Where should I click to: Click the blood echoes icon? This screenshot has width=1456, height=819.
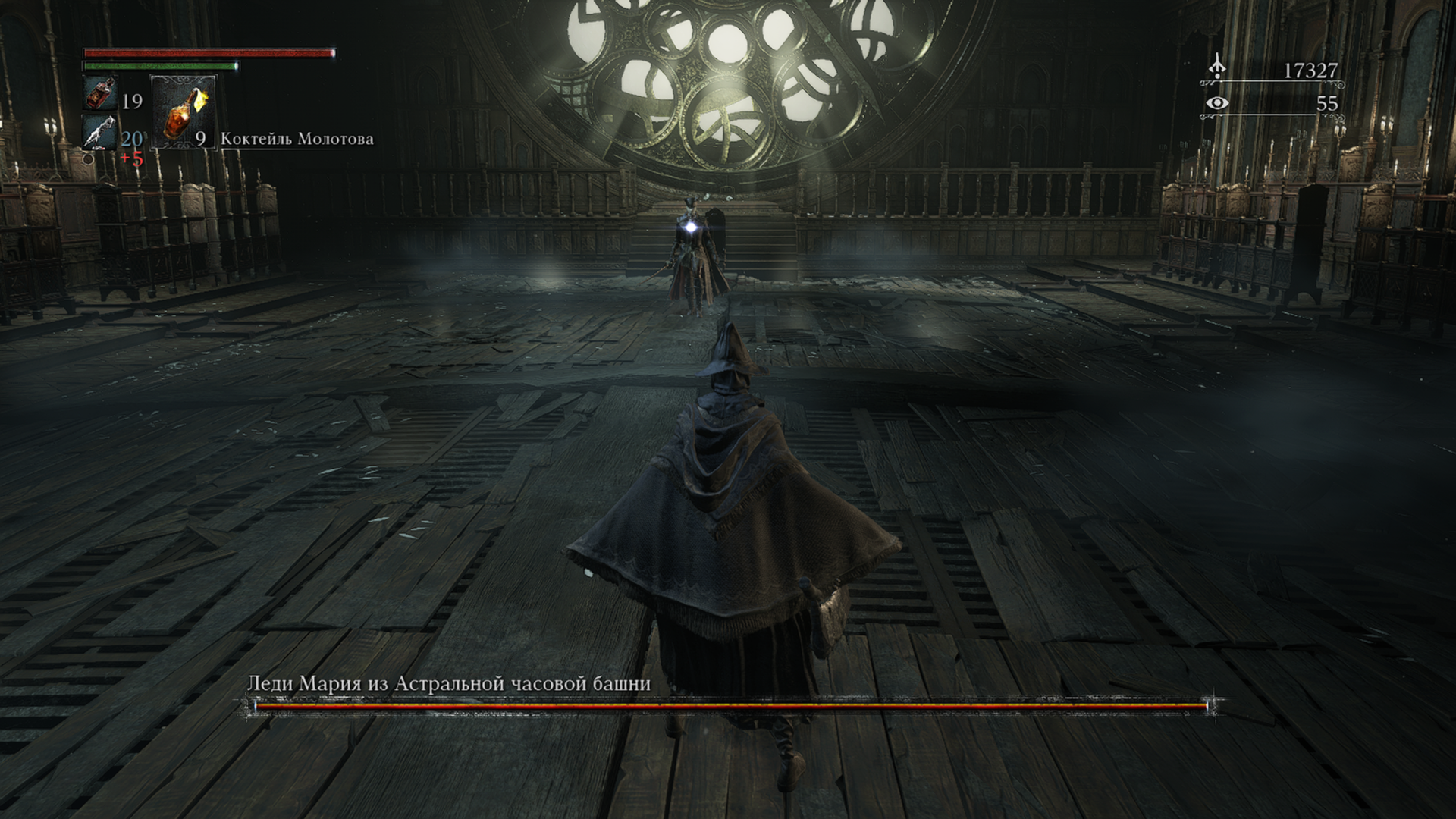coord(1217,67)
